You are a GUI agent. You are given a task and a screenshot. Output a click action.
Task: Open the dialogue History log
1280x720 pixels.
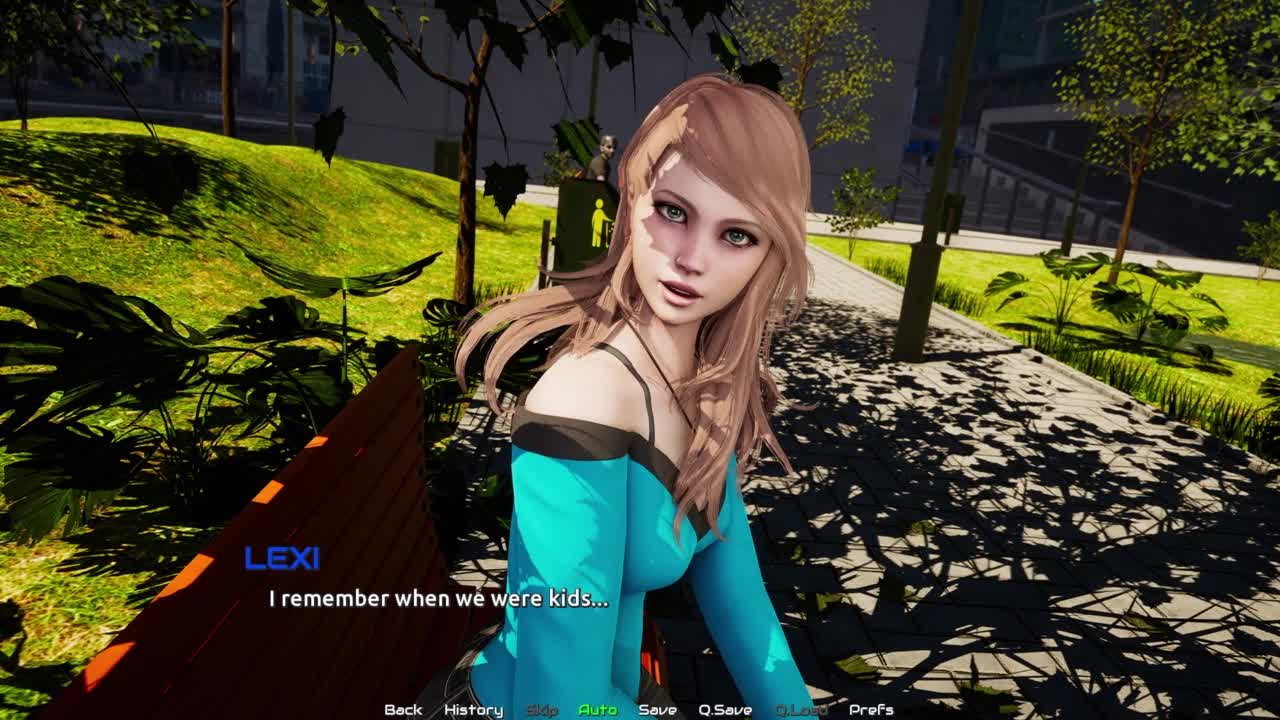[473, 710]
